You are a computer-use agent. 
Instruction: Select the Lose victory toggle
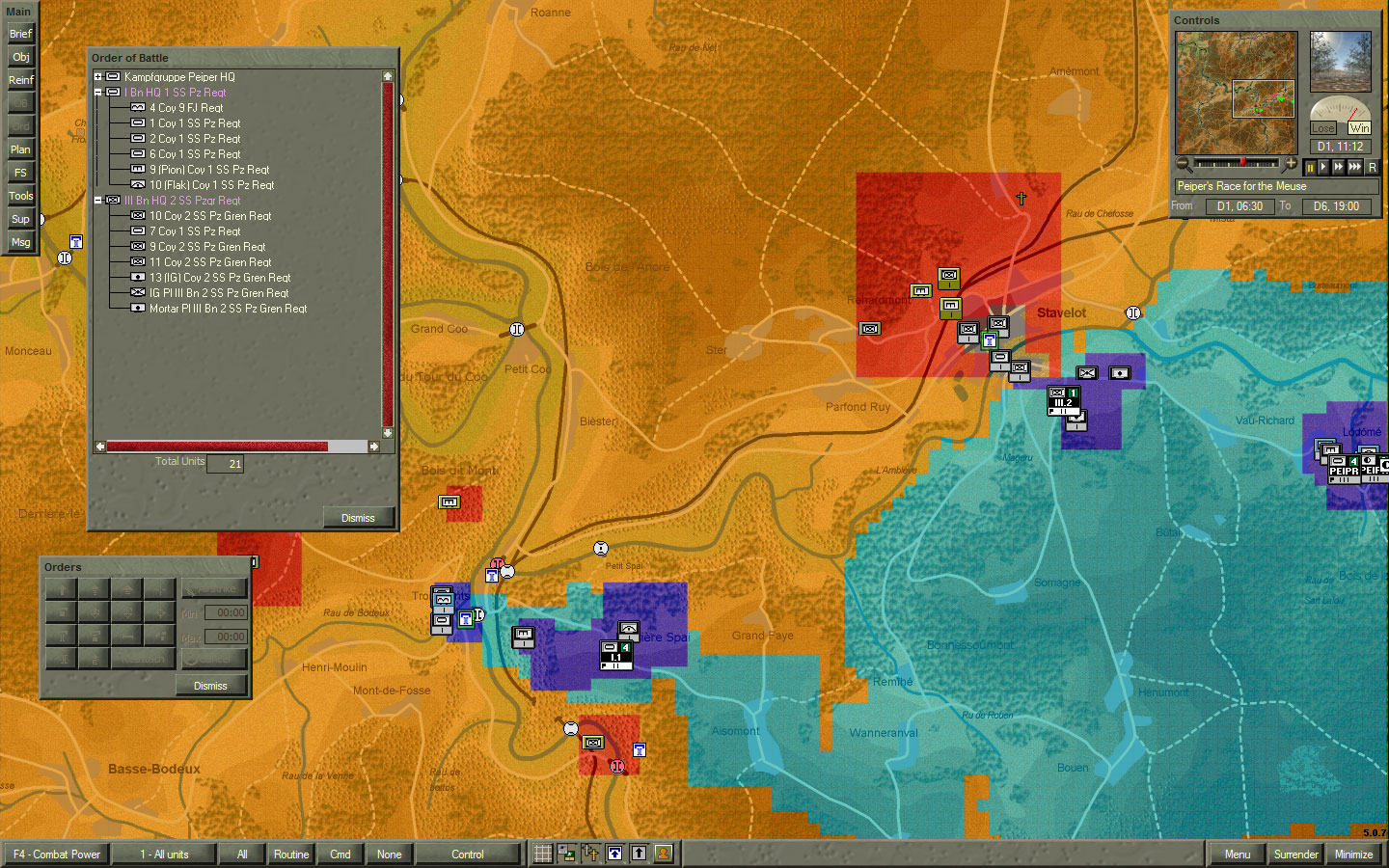tap(1324, 127)
